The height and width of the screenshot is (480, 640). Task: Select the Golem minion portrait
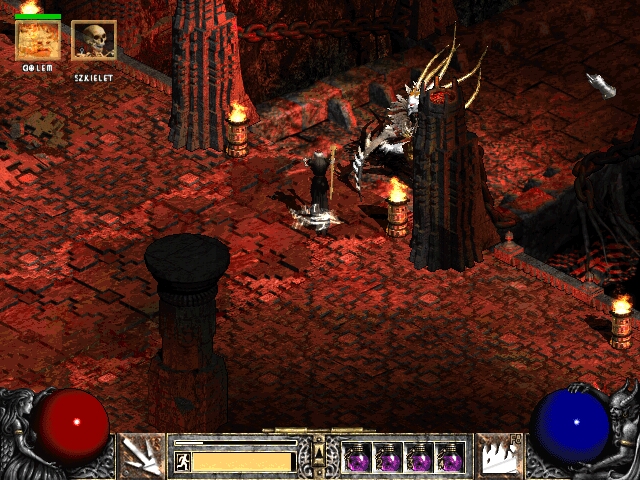pyautogui.click(x=37, y=40)
